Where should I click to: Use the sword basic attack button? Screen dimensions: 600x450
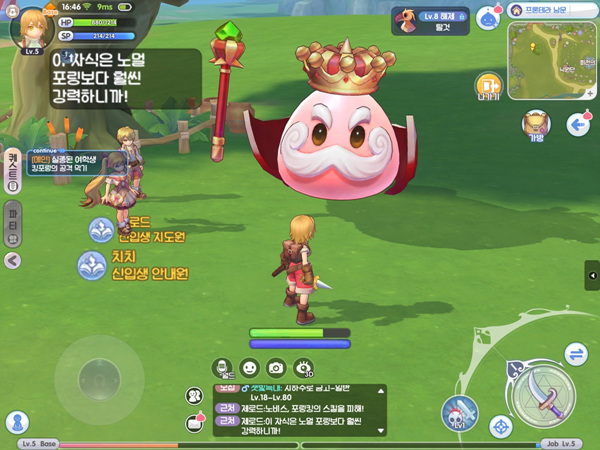545,392
